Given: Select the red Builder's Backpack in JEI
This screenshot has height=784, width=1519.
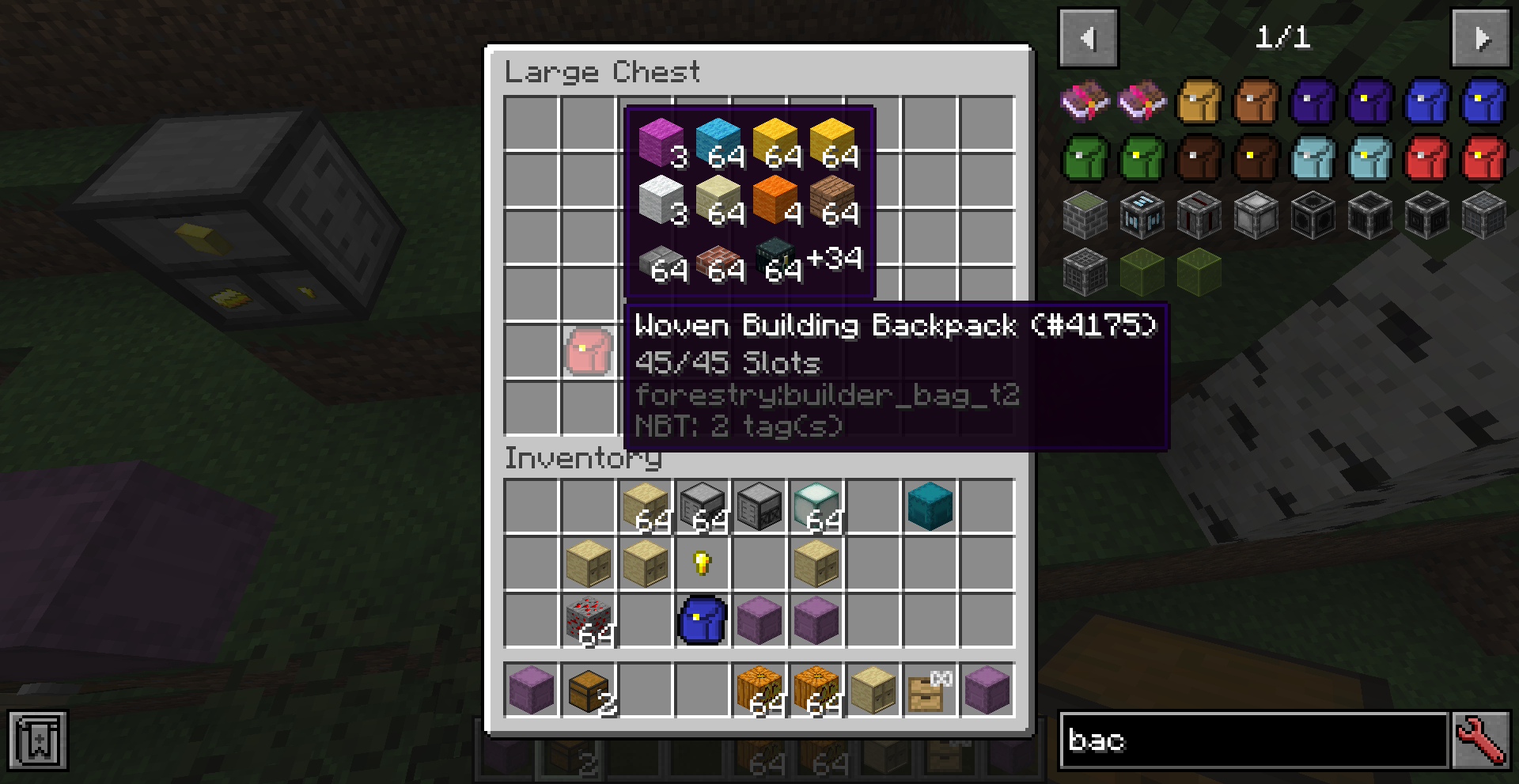Looking at the screenshot, I should 1427,158.
